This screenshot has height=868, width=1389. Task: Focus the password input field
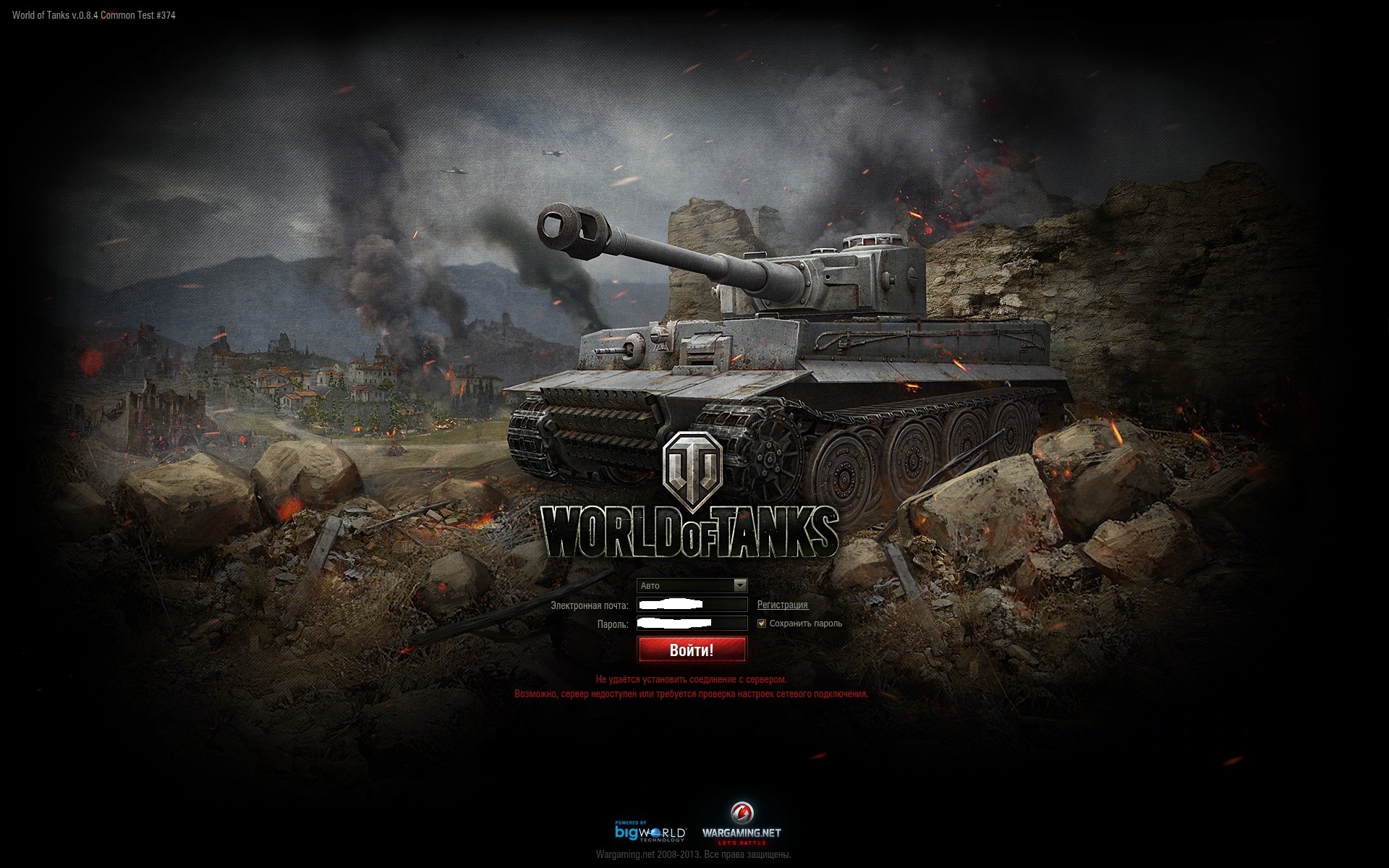point(692,624)
